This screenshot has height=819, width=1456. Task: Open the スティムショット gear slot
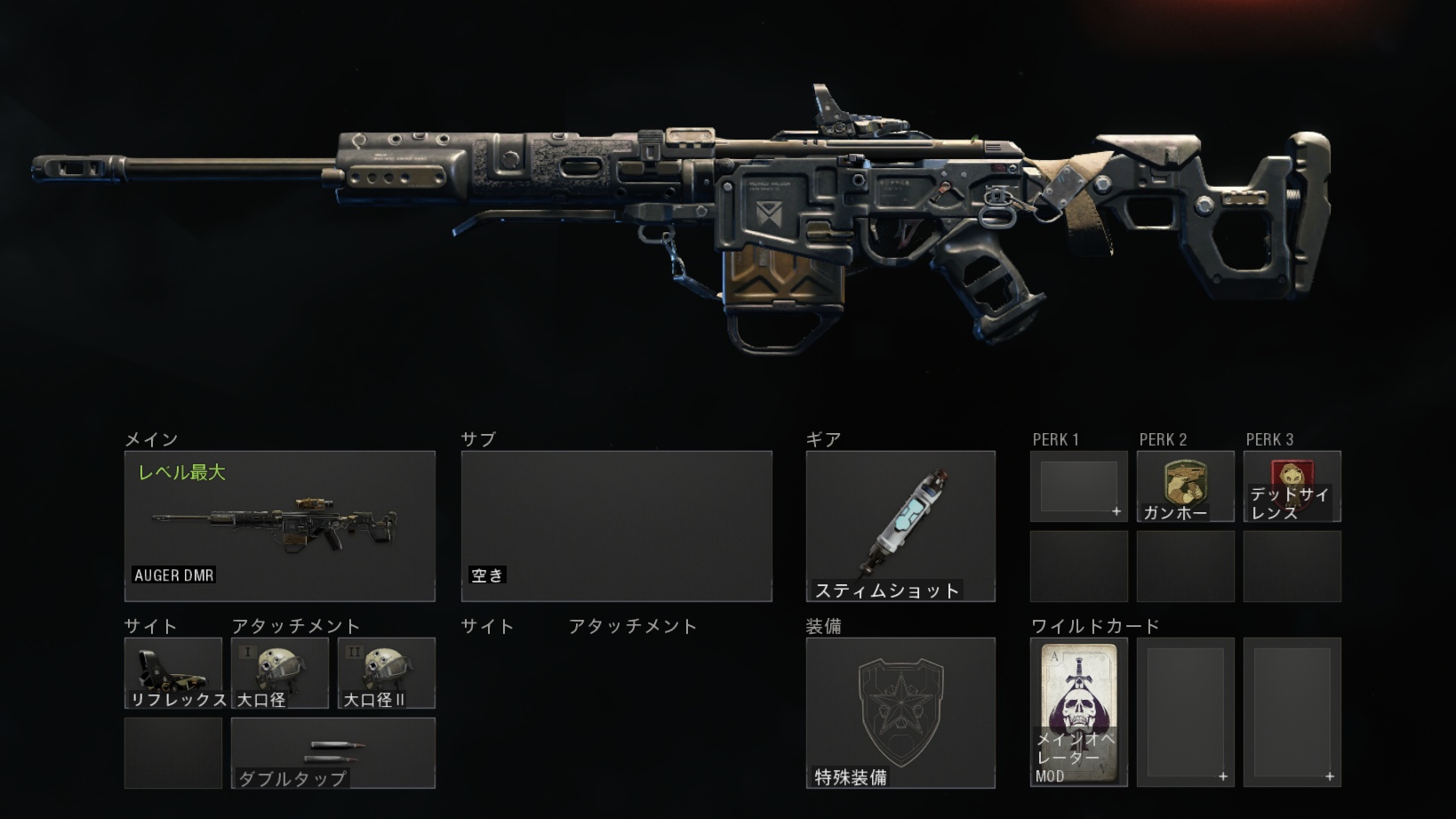(x=900, y=525)
